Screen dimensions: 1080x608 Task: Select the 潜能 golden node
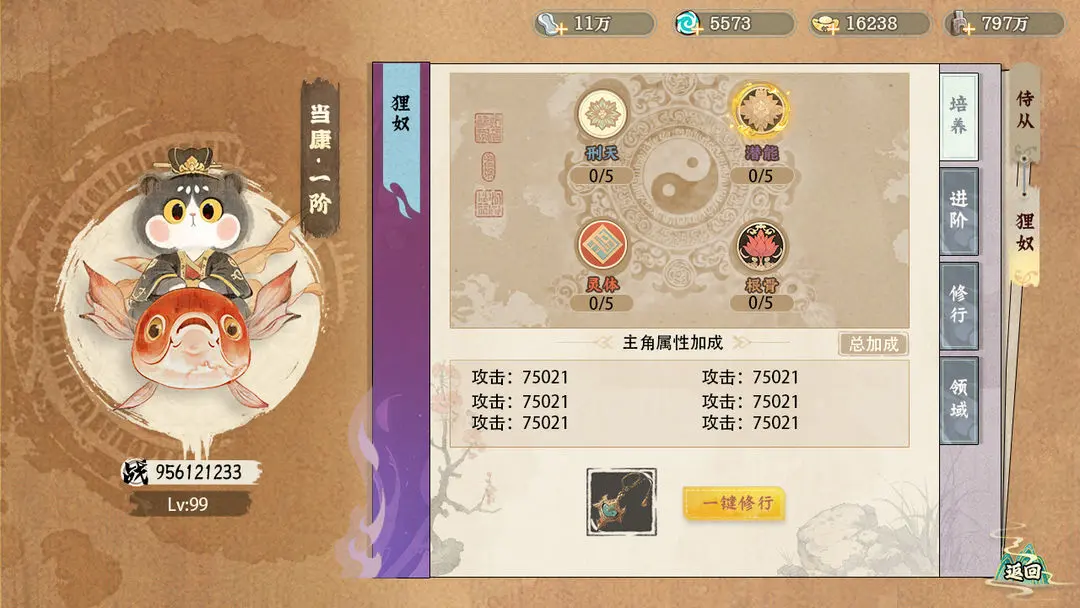click(761, 112)
